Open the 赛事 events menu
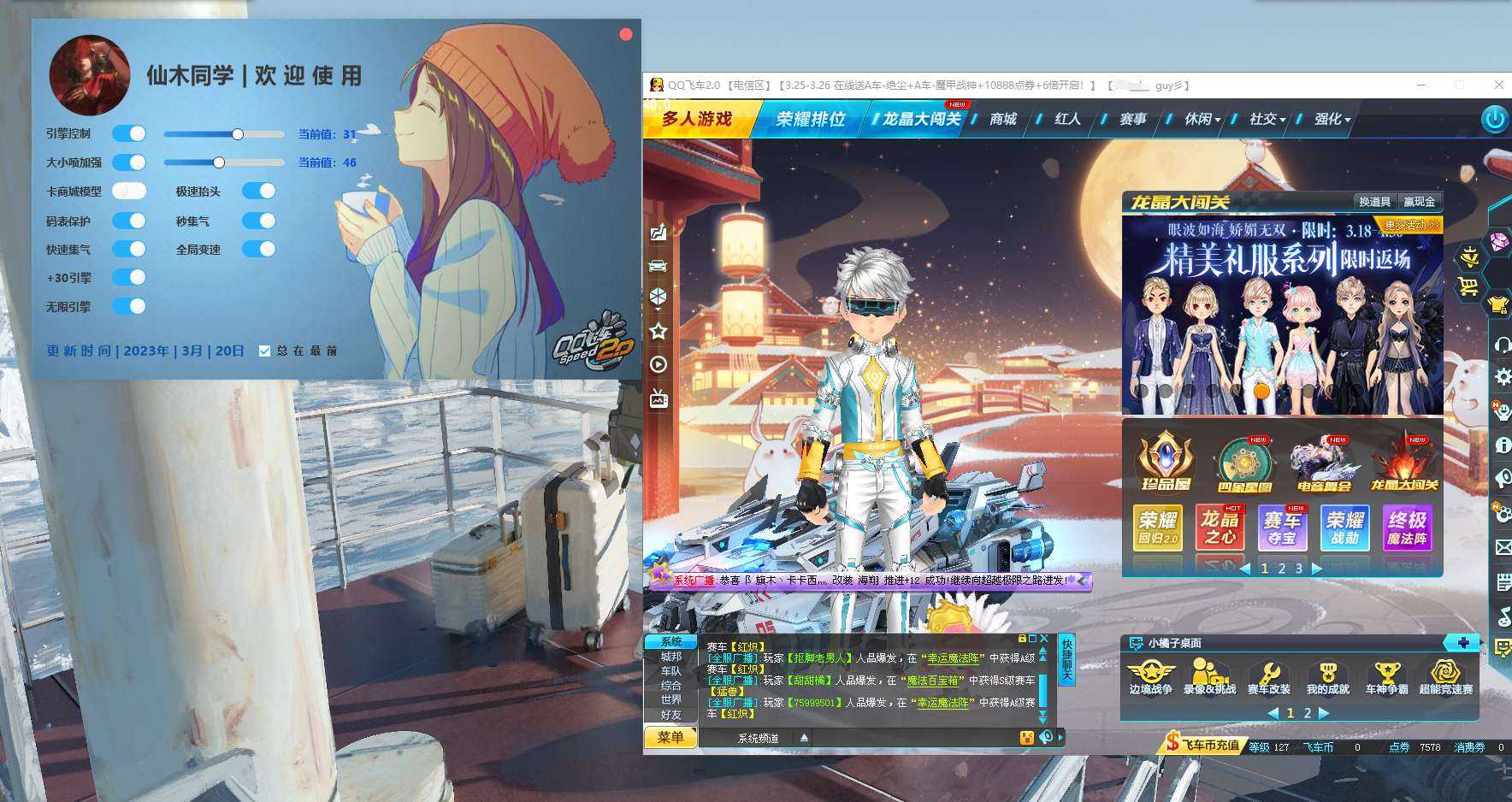Viewport: 1512px width, 802px height. click(x=1132, y=119)
